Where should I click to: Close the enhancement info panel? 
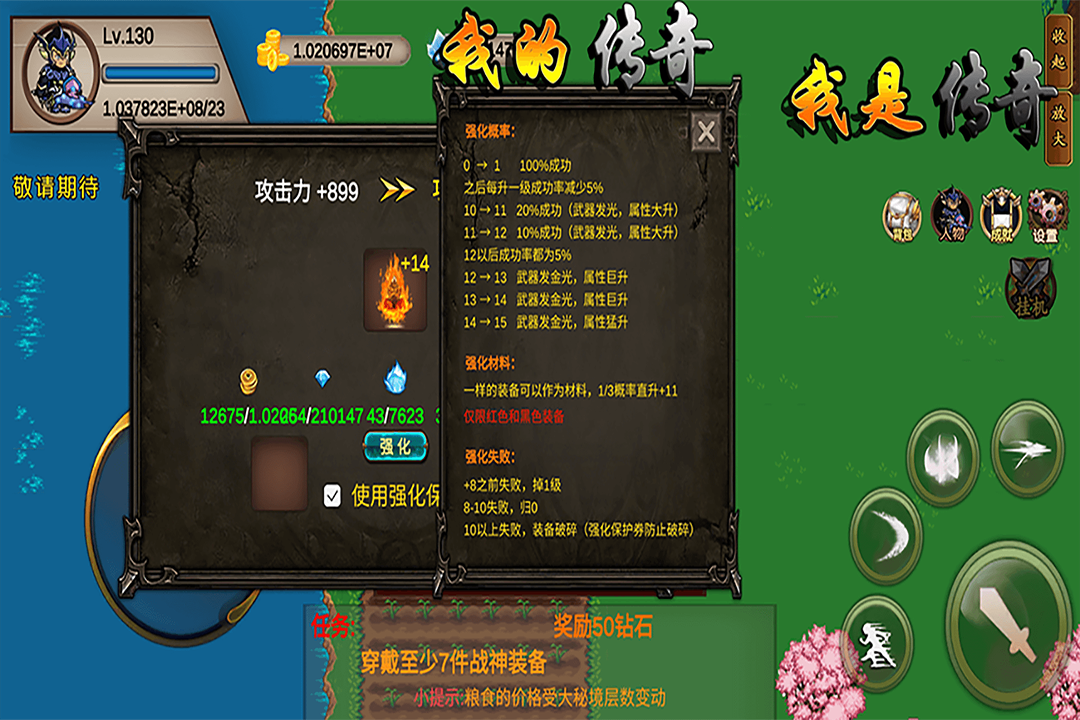click(706, 131)
